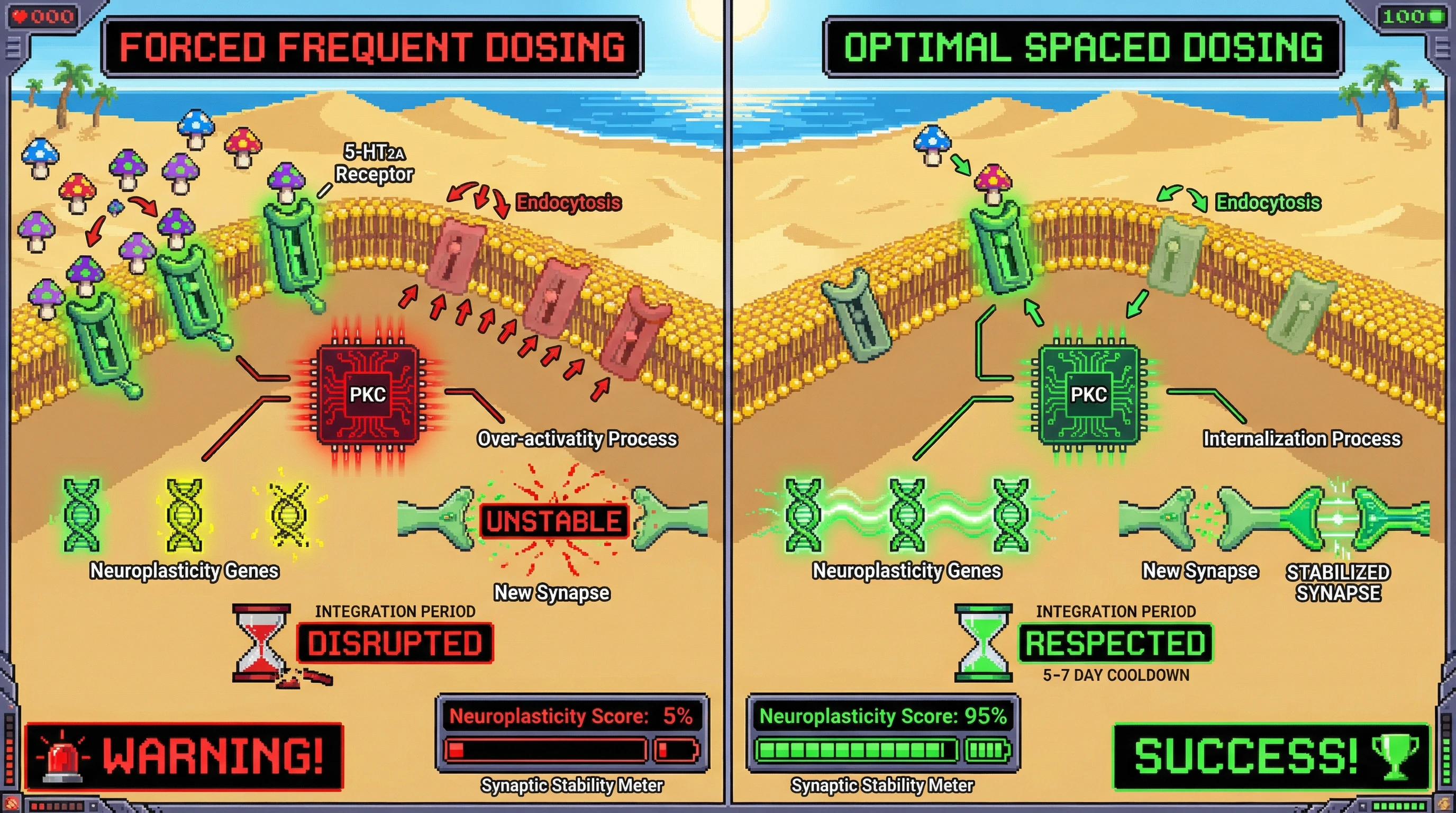Select the Forced Frequent Dosing title banner
Screen dimensions: 1456x813
pos(372,47)
